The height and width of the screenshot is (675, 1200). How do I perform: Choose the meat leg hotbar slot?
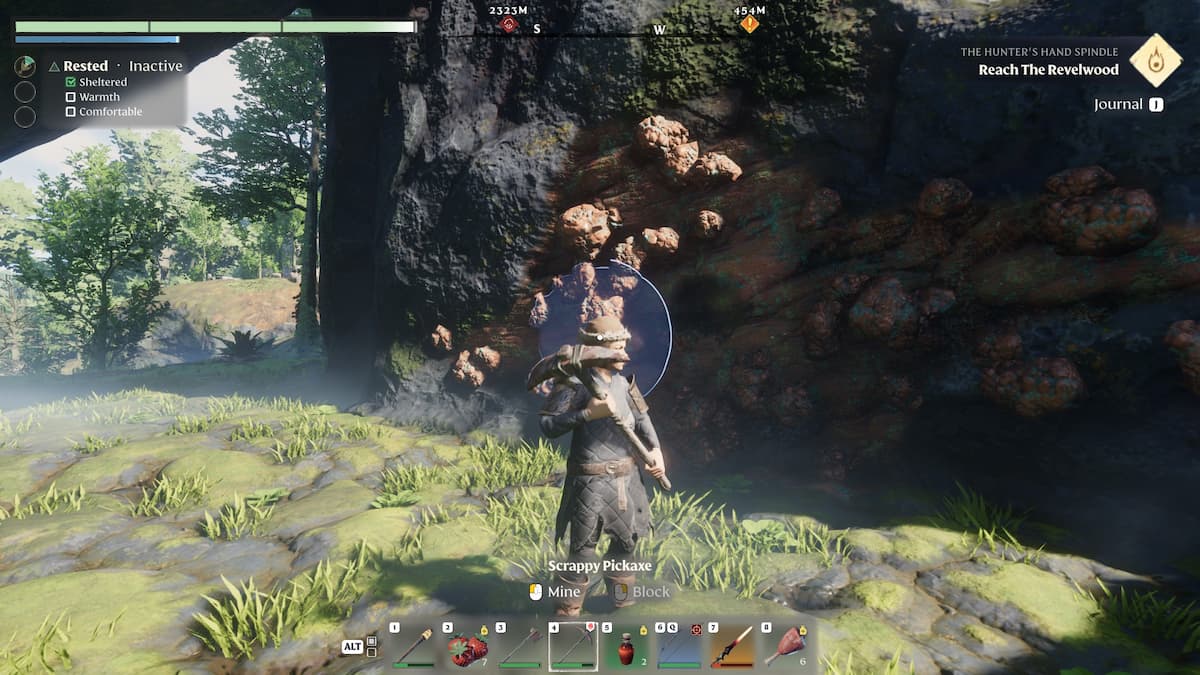[x=786, y=647]
